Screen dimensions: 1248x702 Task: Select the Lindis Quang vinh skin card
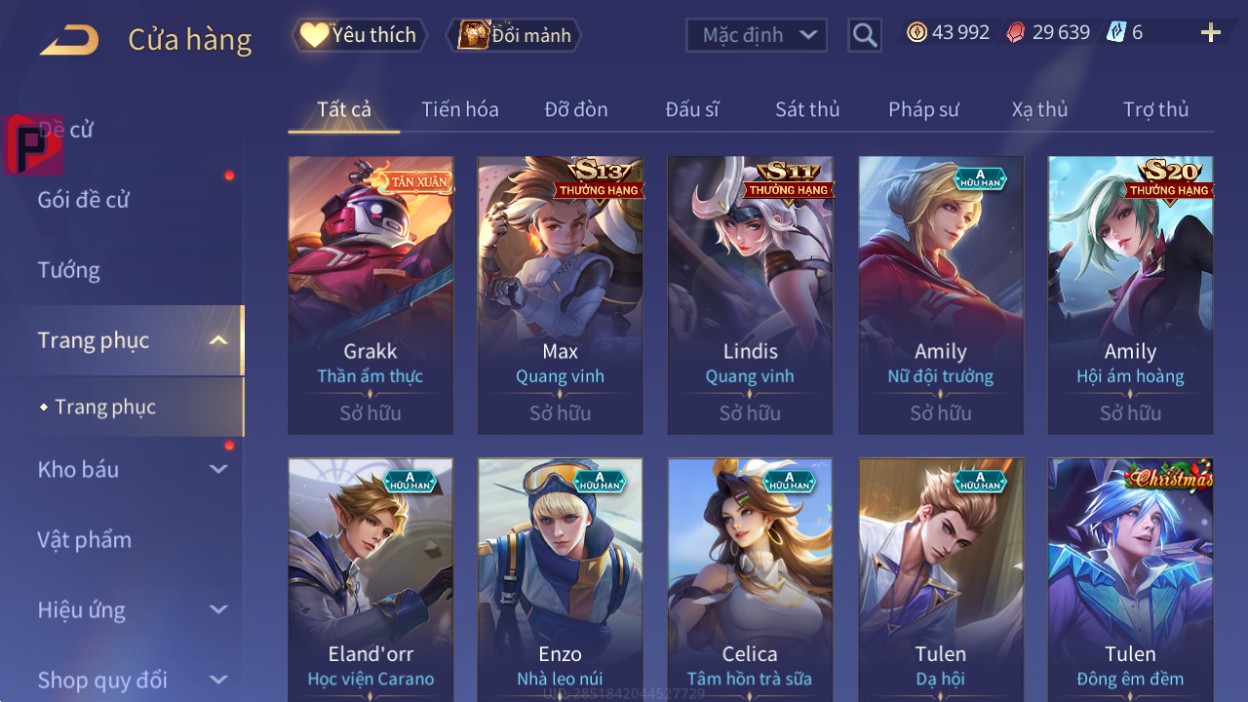(x=750, y=295)
